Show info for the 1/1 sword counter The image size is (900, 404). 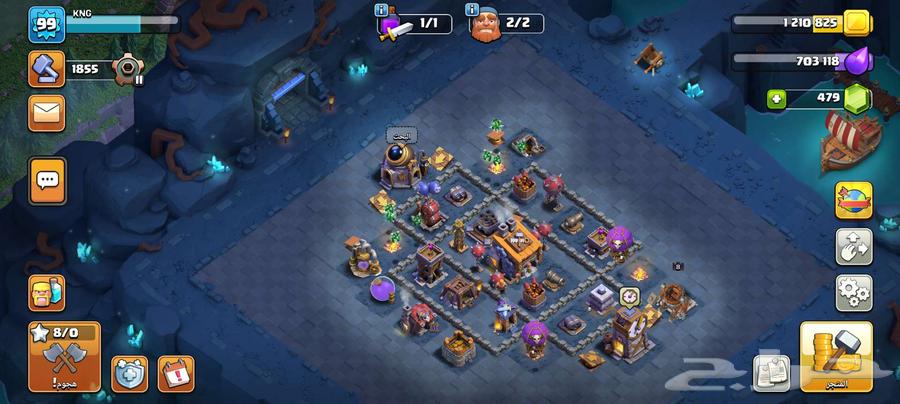click(x=382, y=10)
